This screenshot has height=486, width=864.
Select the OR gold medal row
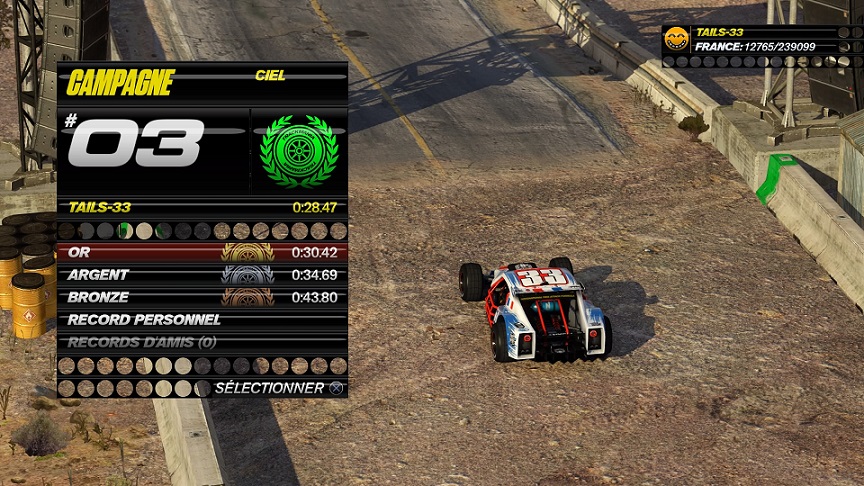(202, 252)
